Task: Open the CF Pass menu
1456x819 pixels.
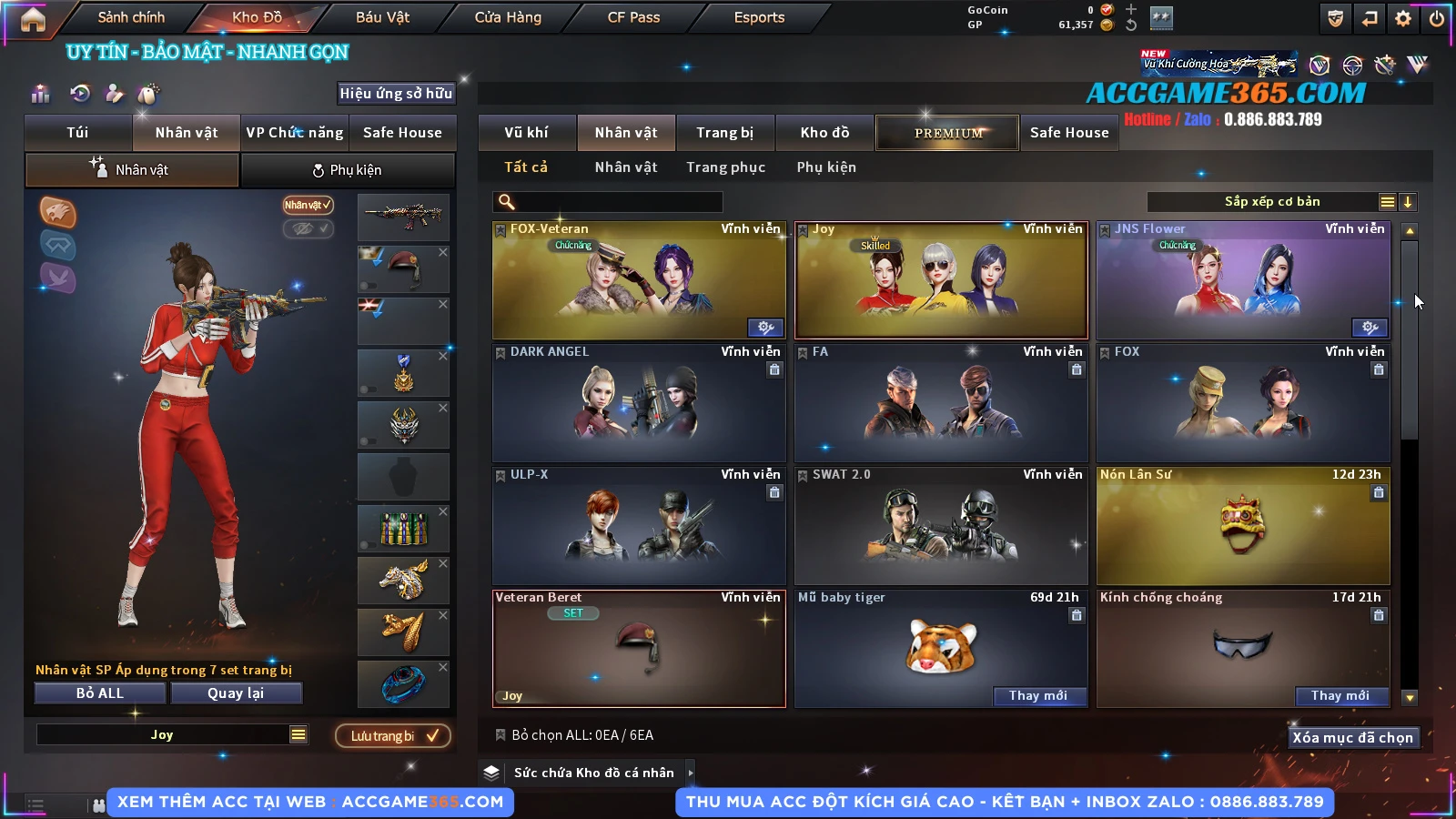Action: point(633,17)
